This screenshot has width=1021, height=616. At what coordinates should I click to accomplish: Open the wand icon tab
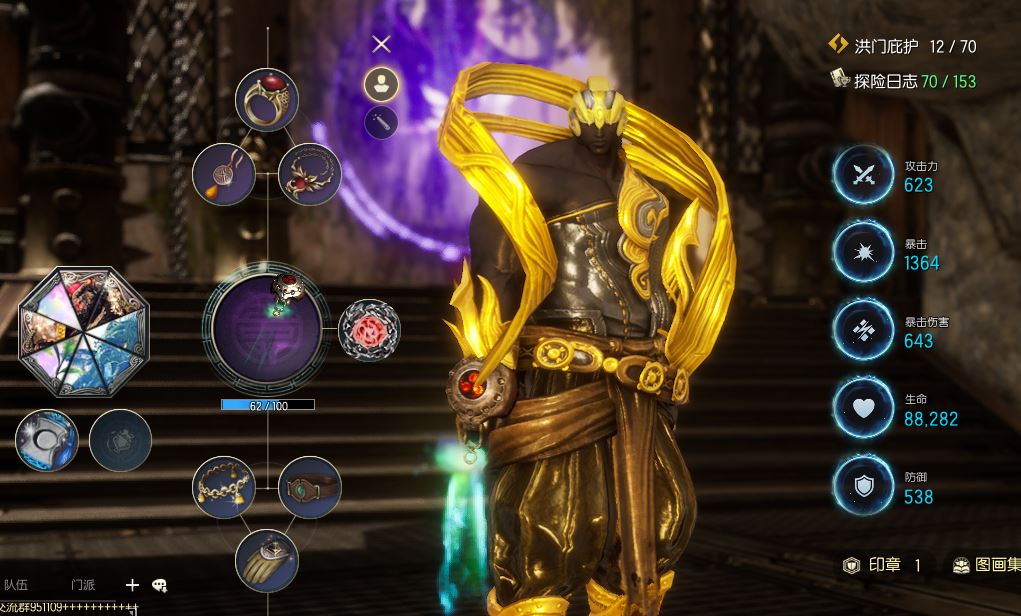click(x=381, y=123)
